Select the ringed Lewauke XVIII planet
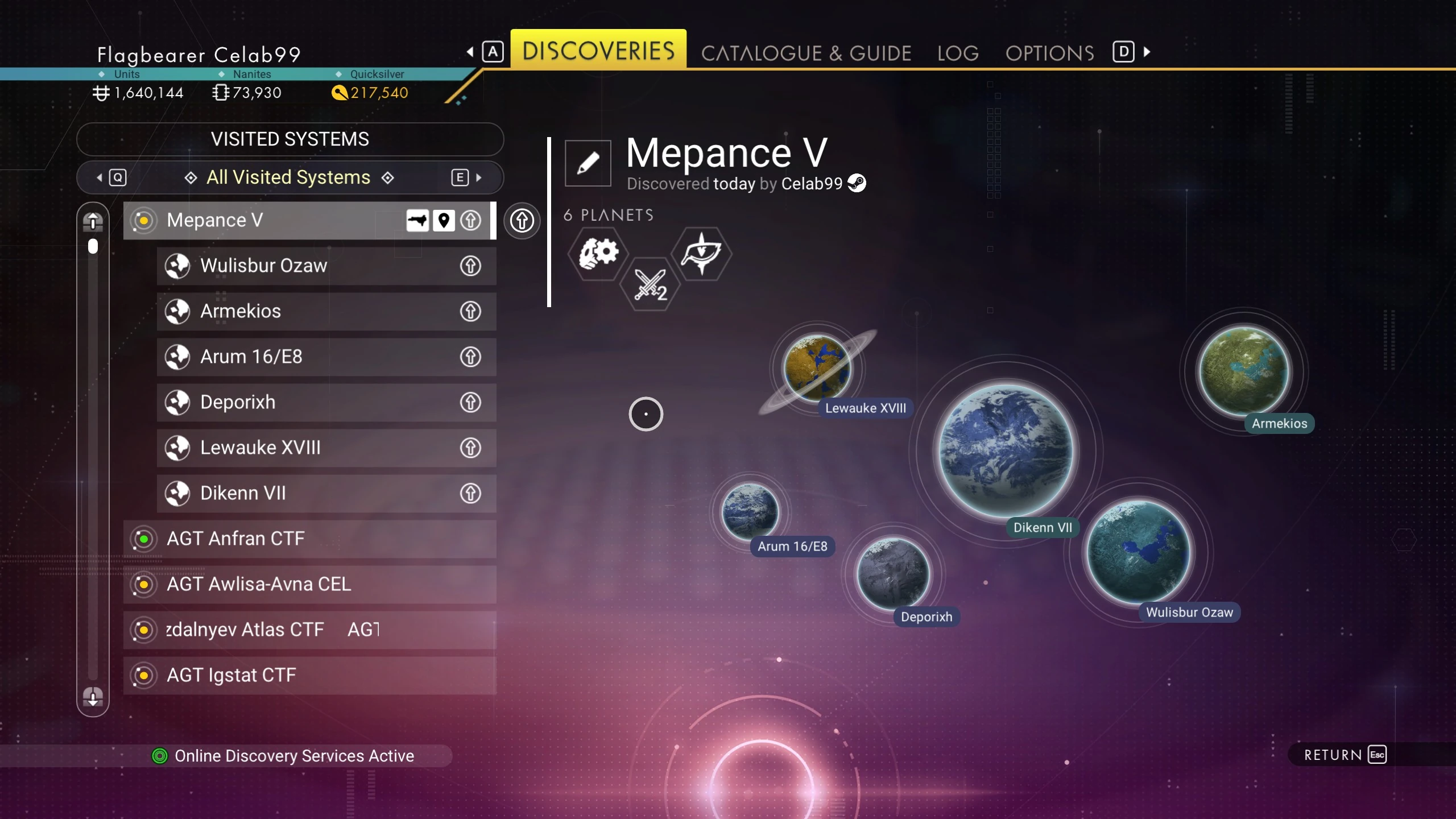The image size is (1456, 819). [817, 368]
